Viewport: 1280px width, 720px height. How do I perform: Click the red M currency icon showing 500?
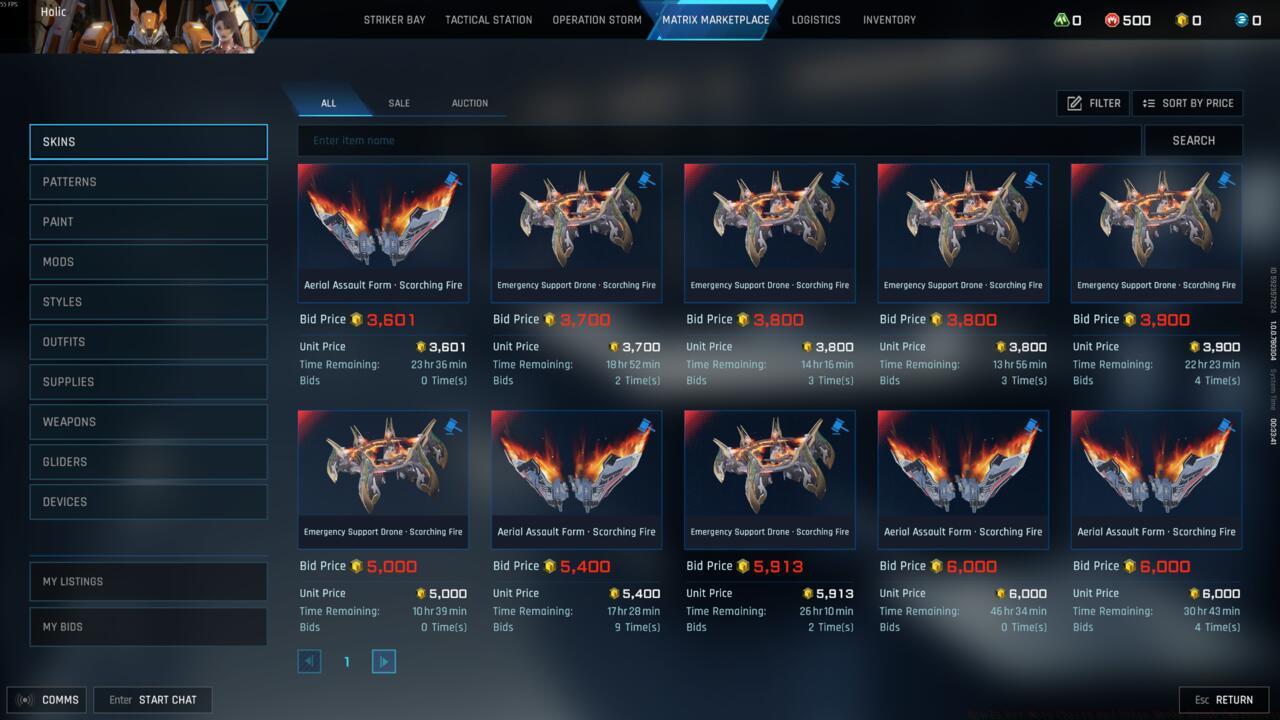tap(1110, 19)
